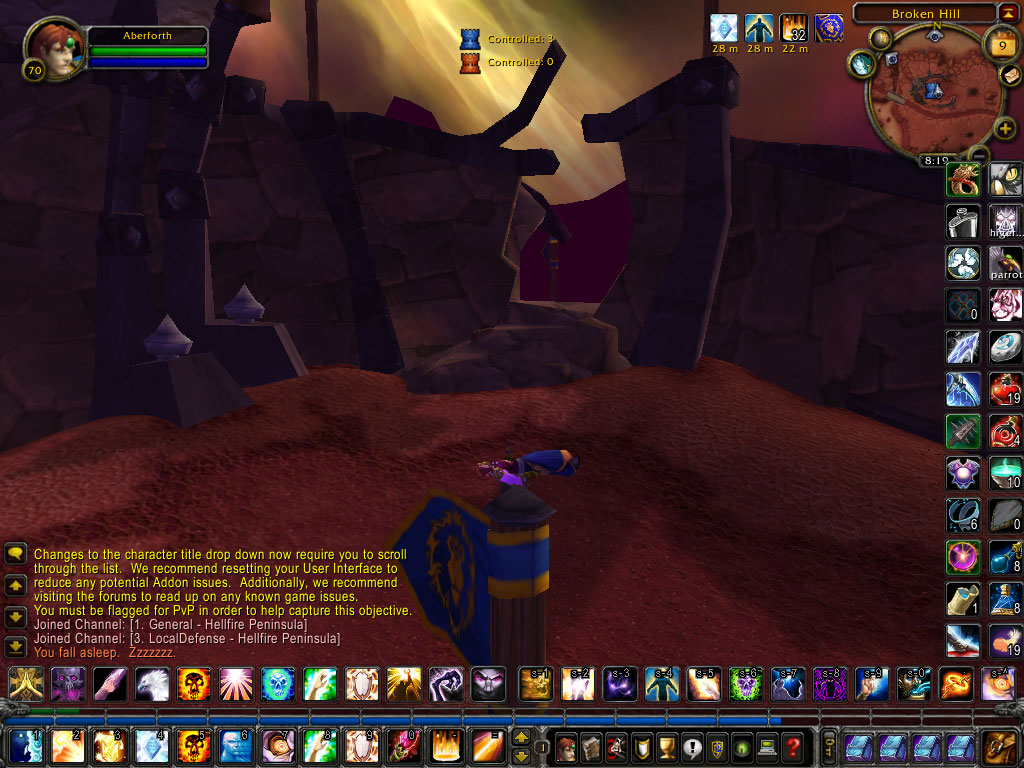Viewport: 1024px width, 768px height.
Task: Open the help request red question mark
Action: (x=793, y=746)
